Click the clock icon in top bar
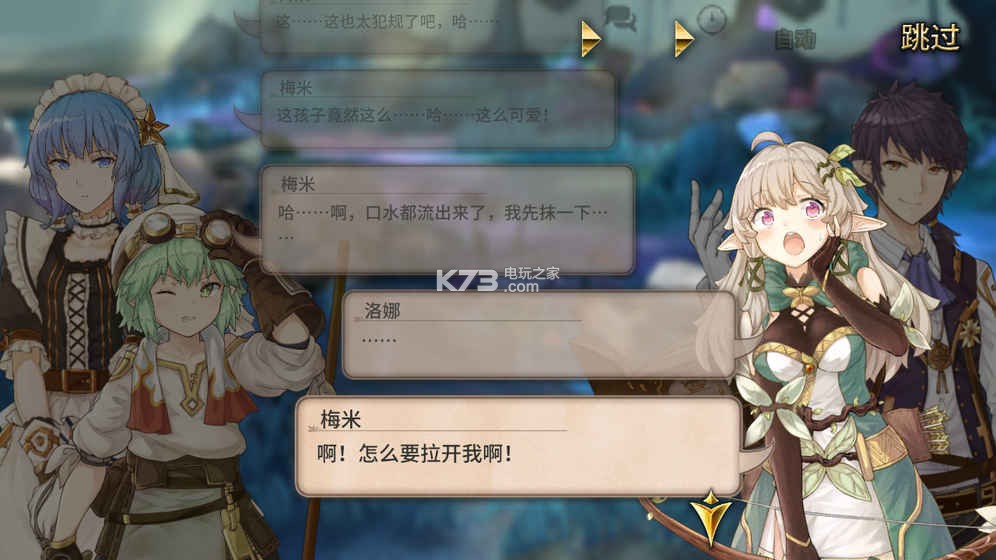Image resolution: width=996 pixels, height=560 pixels. click(711, 19)
